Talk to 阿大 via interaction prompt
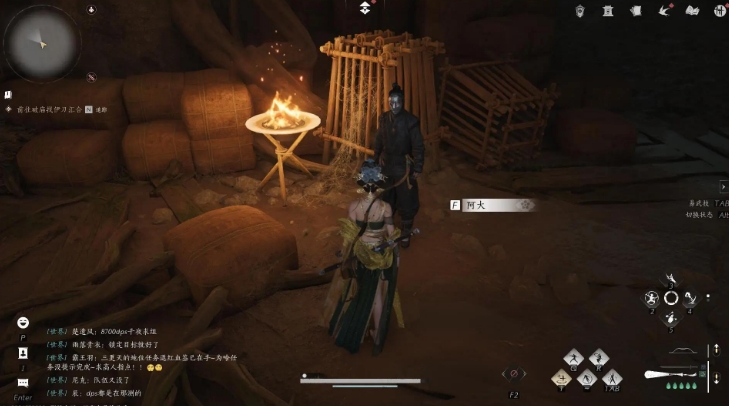This screenshot has height=406, width=729. [x=492, y=205]
